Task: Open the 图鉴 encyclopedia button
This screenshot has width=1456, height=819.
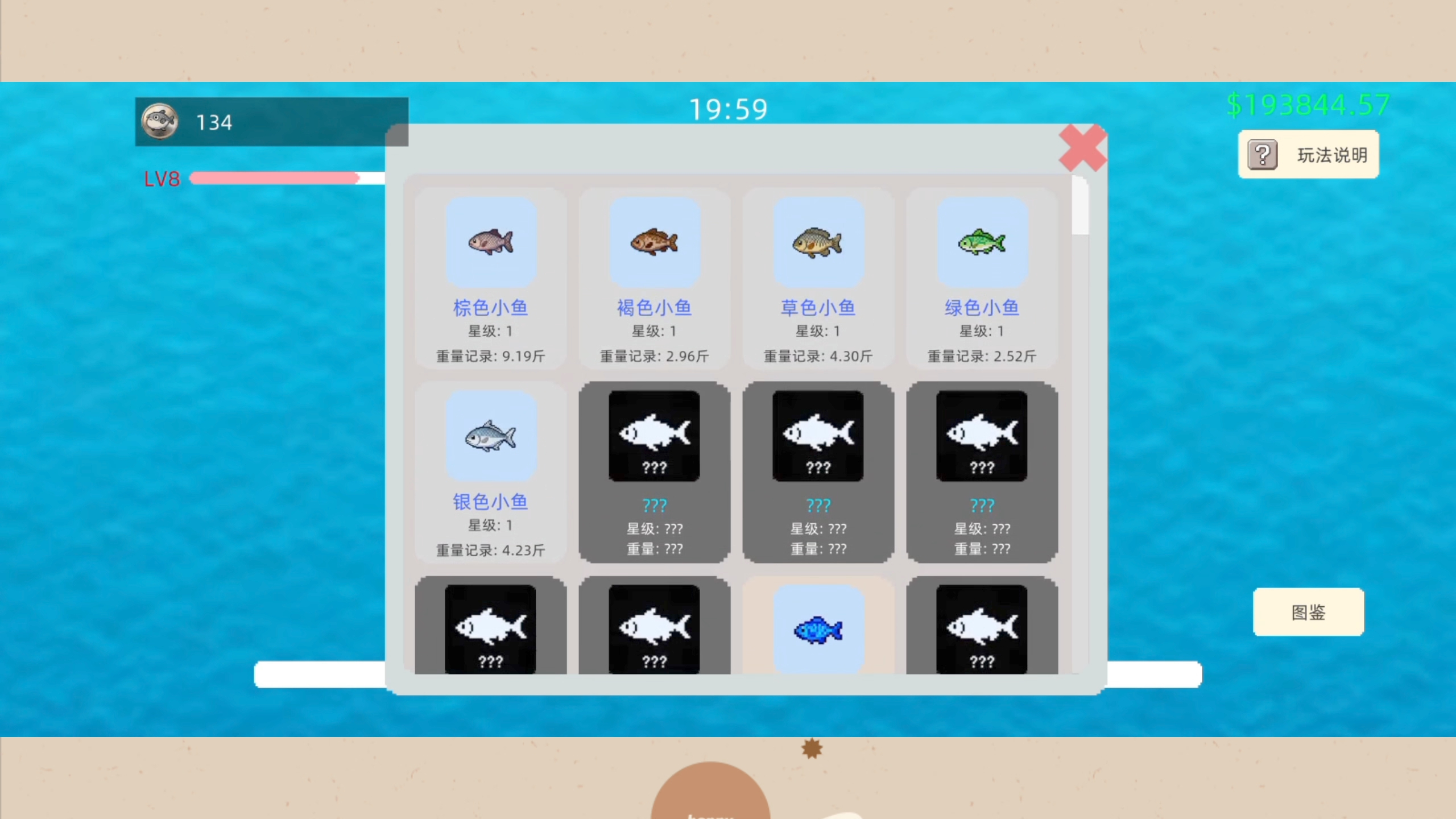Action: click(x=1308, y=612)
